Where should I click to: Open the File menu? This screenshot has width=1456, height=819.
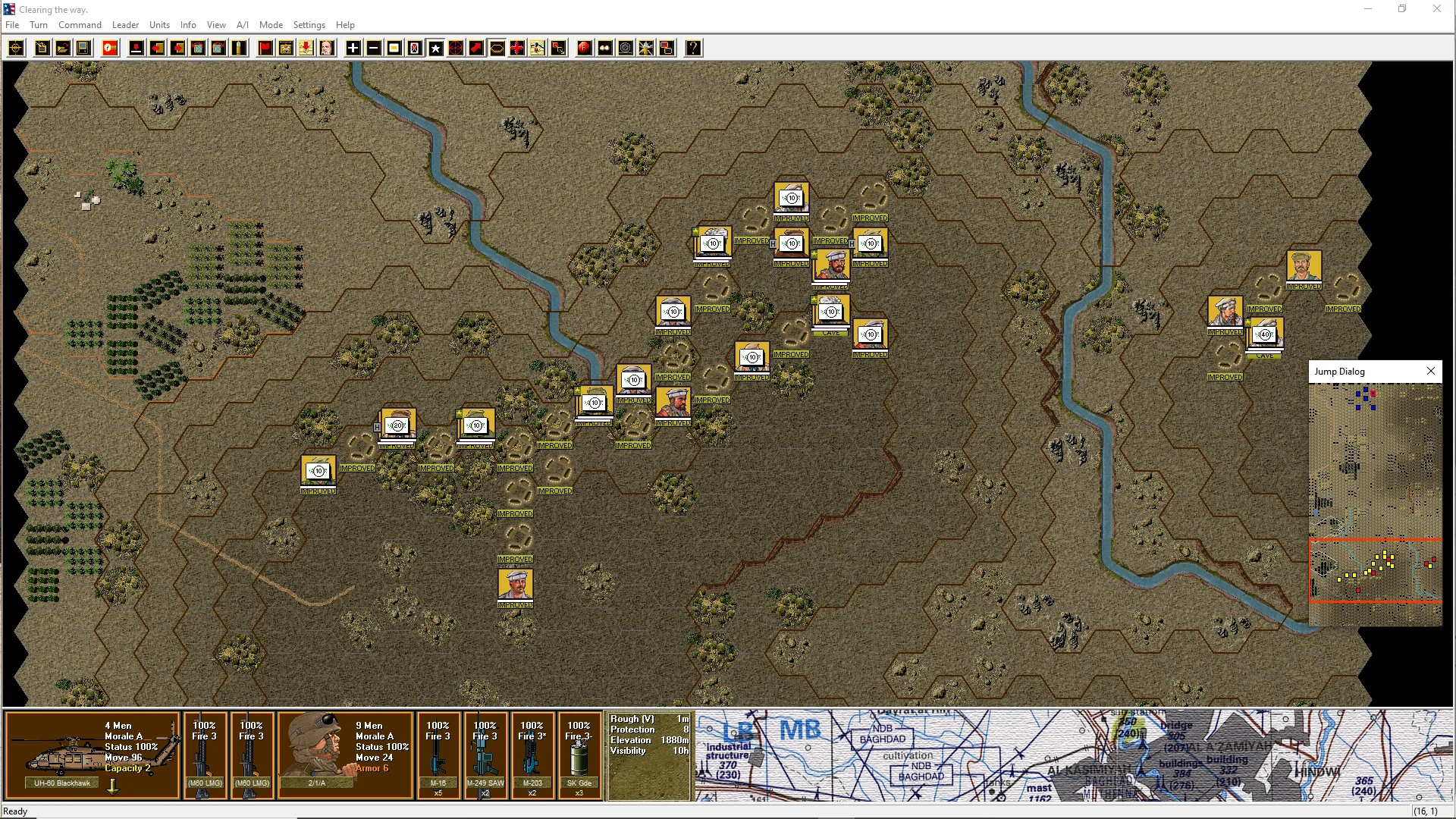(12, 25)
